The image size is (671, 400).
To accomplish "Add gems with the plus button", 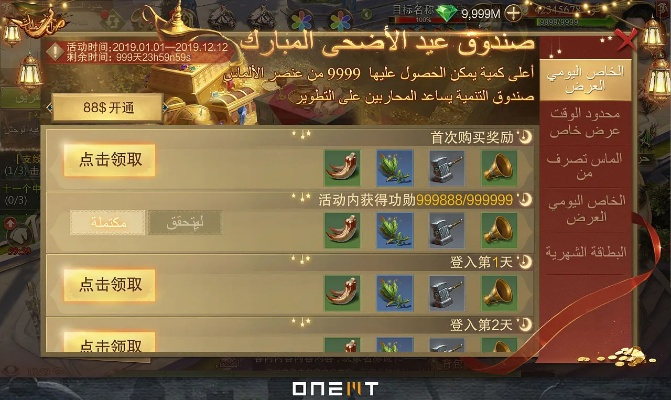I will click(513, 13).
